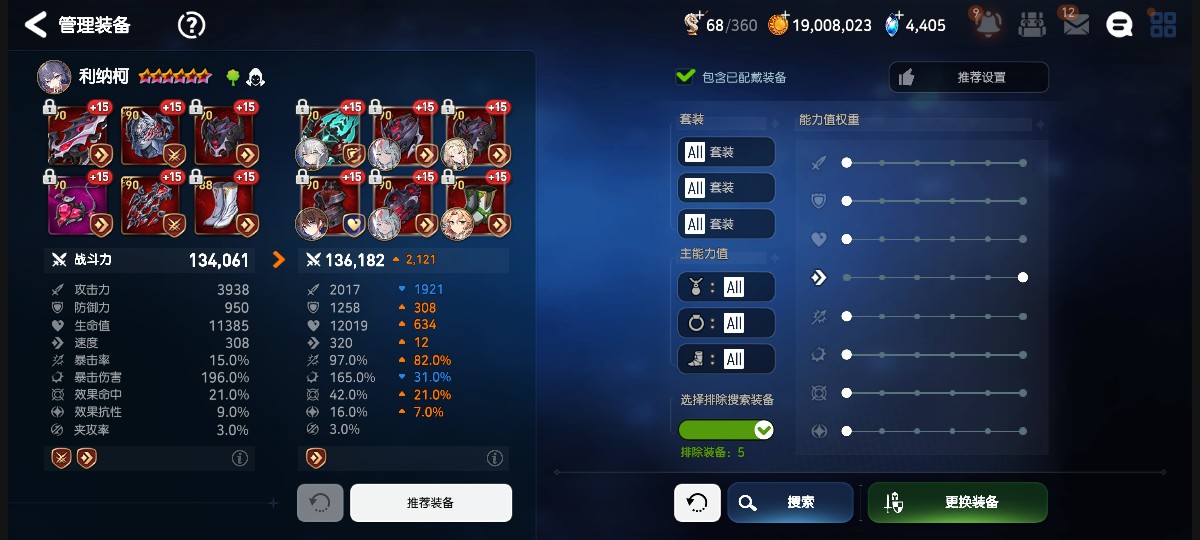Click the reset arrow beside the 搜索 button
Image resolution: width=1200 pixels, height=540 pixels.
pos(697,502)
